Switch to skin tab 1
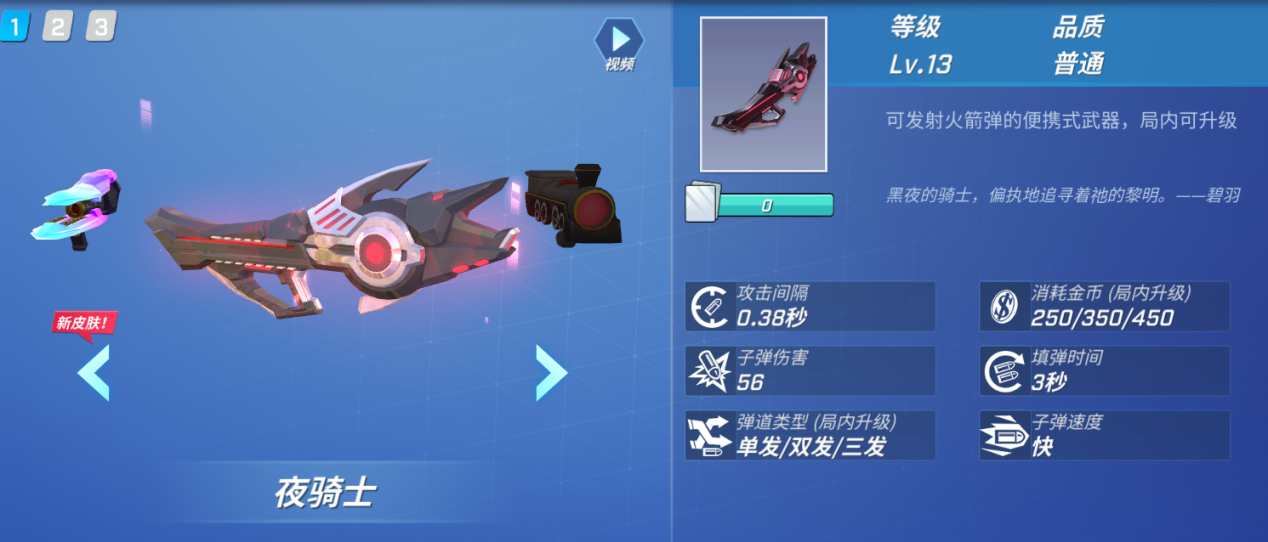1268x542 pixels. click(14, 27)
